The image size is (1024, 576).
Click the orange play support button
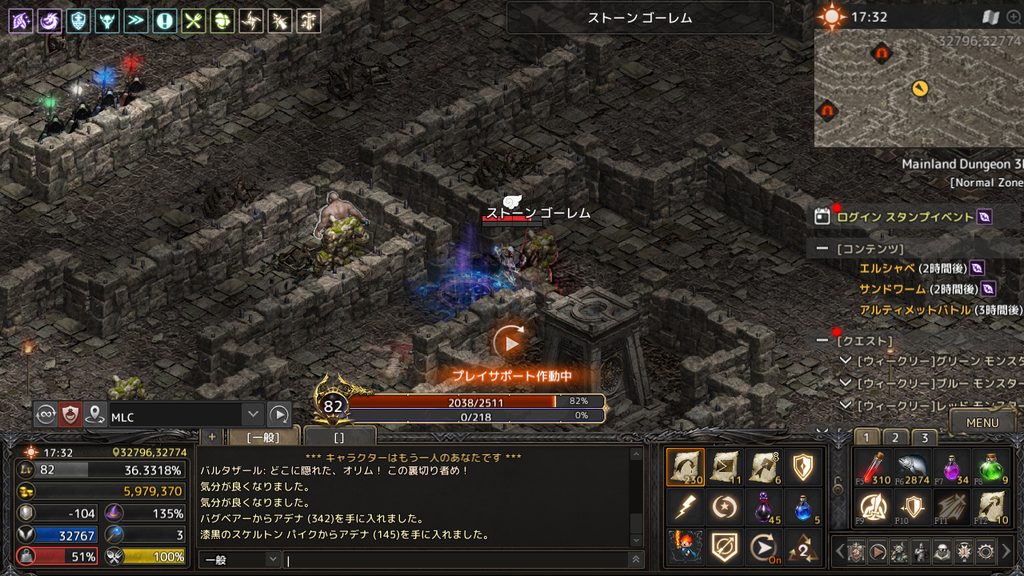tap(510, 342)
